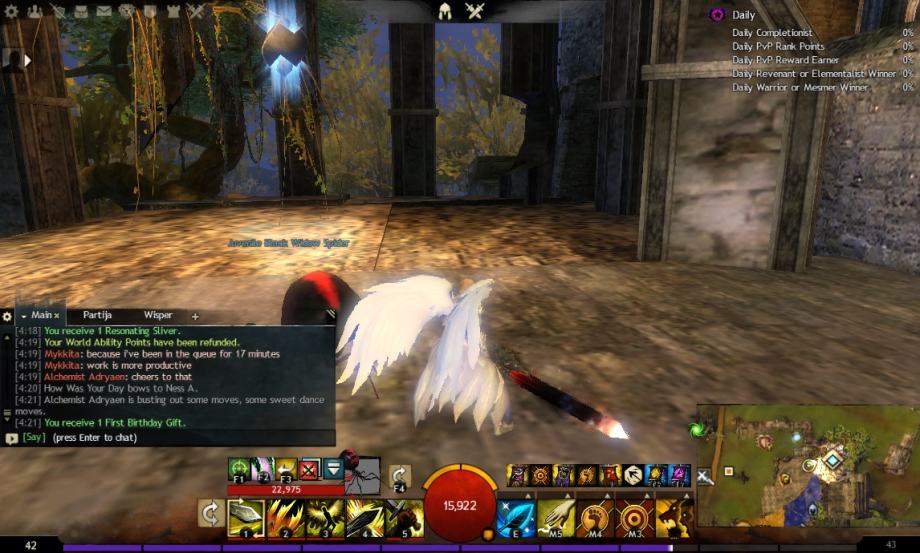This screenshot has width=920, height=553.
Task: Activate the hand utility skill
Action: [x=557, y=518]
